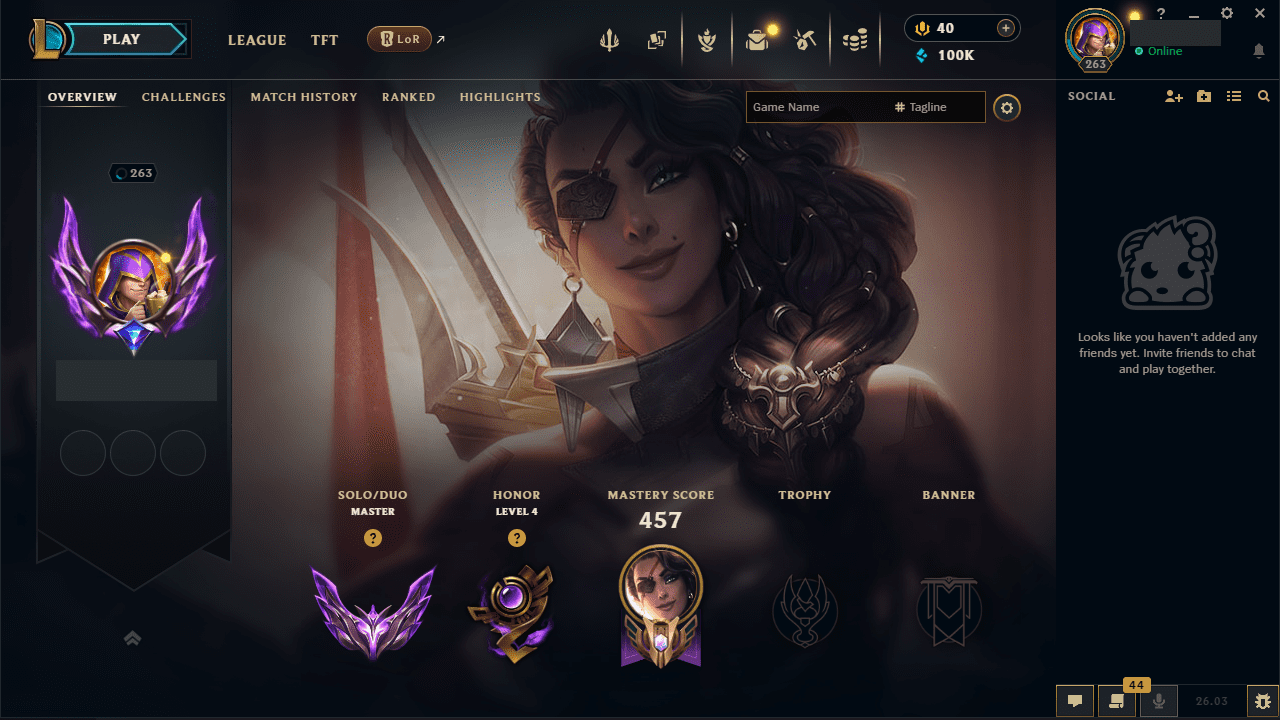This screenshot has height=720, width=1280.
Task: Search friends with the magnifying glass icon
Action: 1263,96
